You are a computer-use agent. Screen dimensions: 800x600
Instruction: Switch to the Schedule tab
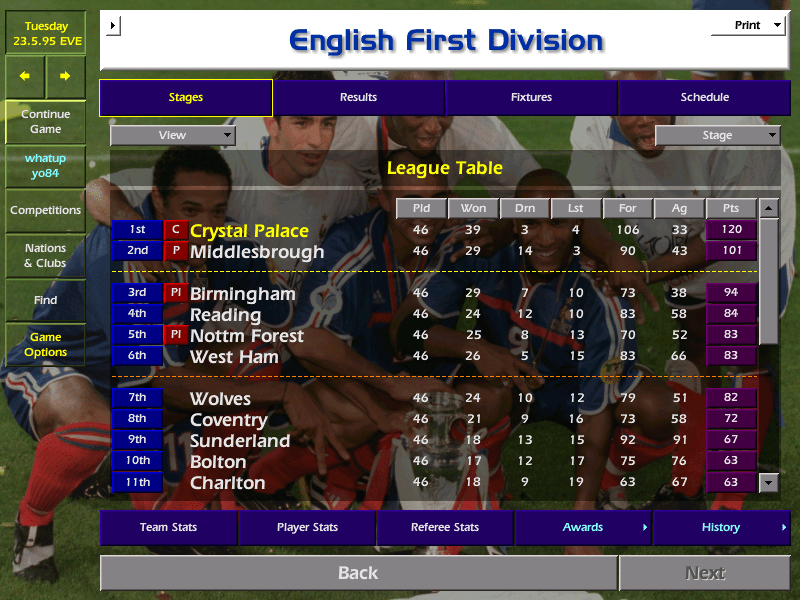coord(704,97)
